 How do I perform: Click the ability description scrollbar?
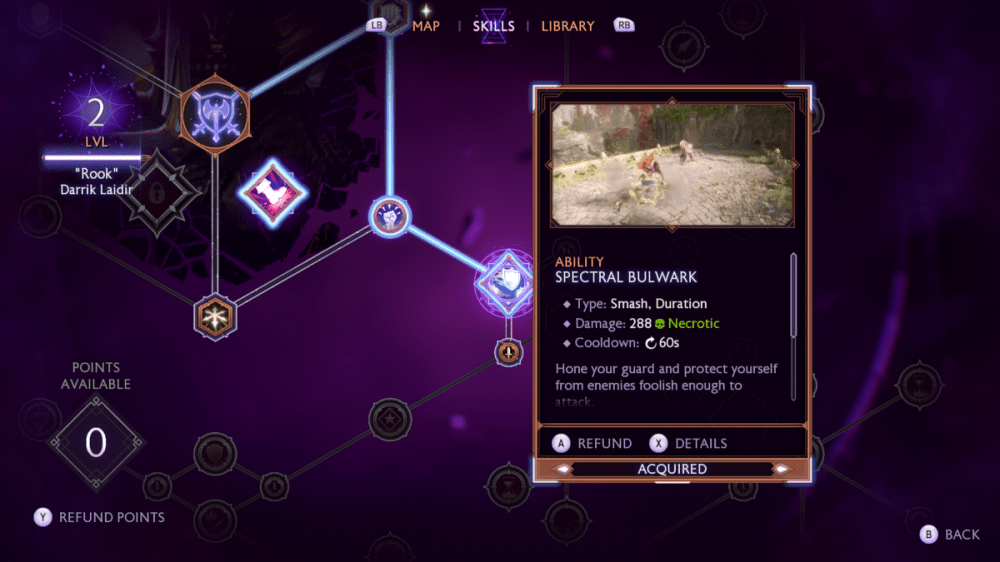click(x=794, y=295)
